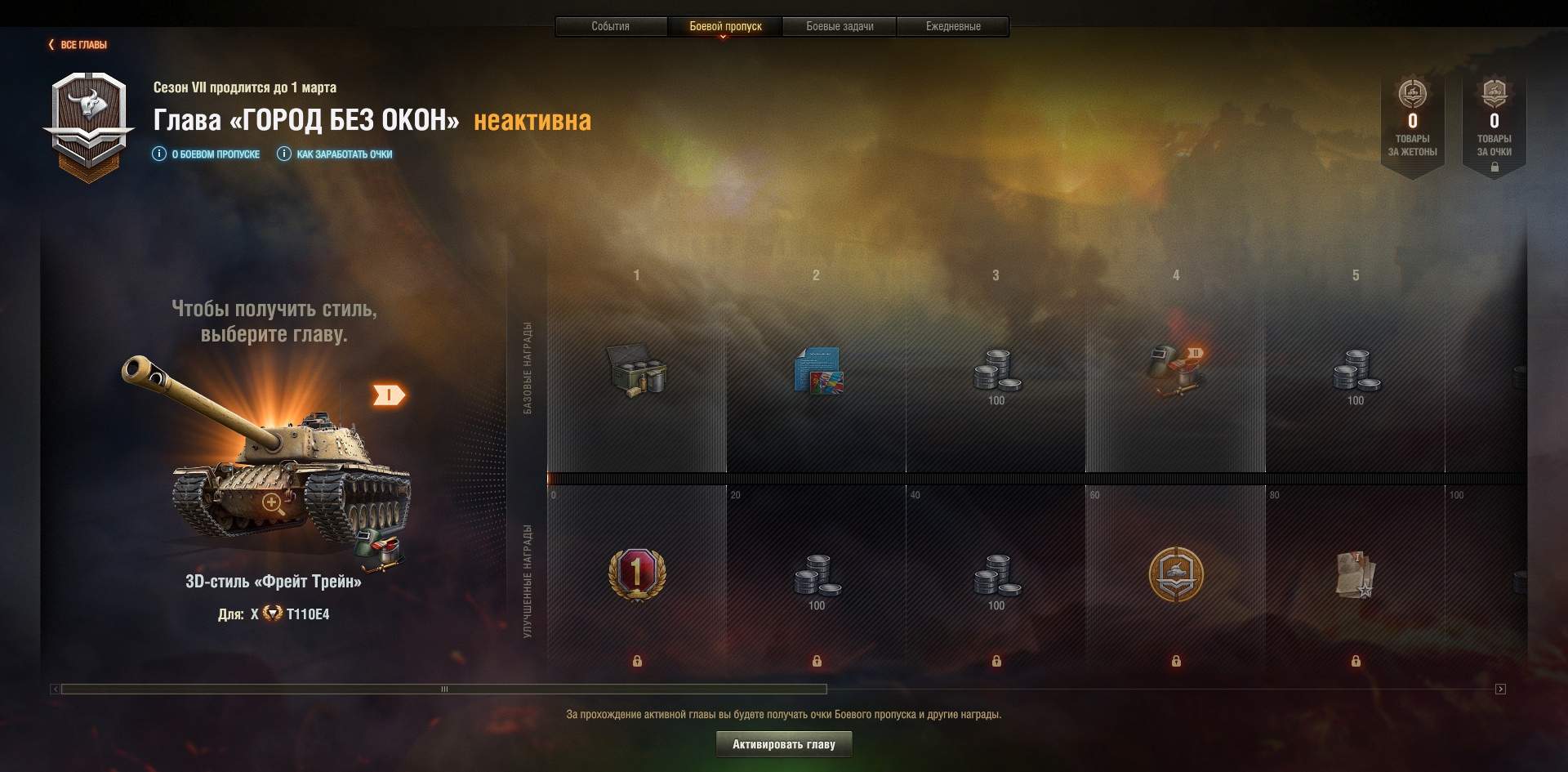Open locked Товары за очки shop
Viewport: 1568px width, 772px height.
(1494, 123)
